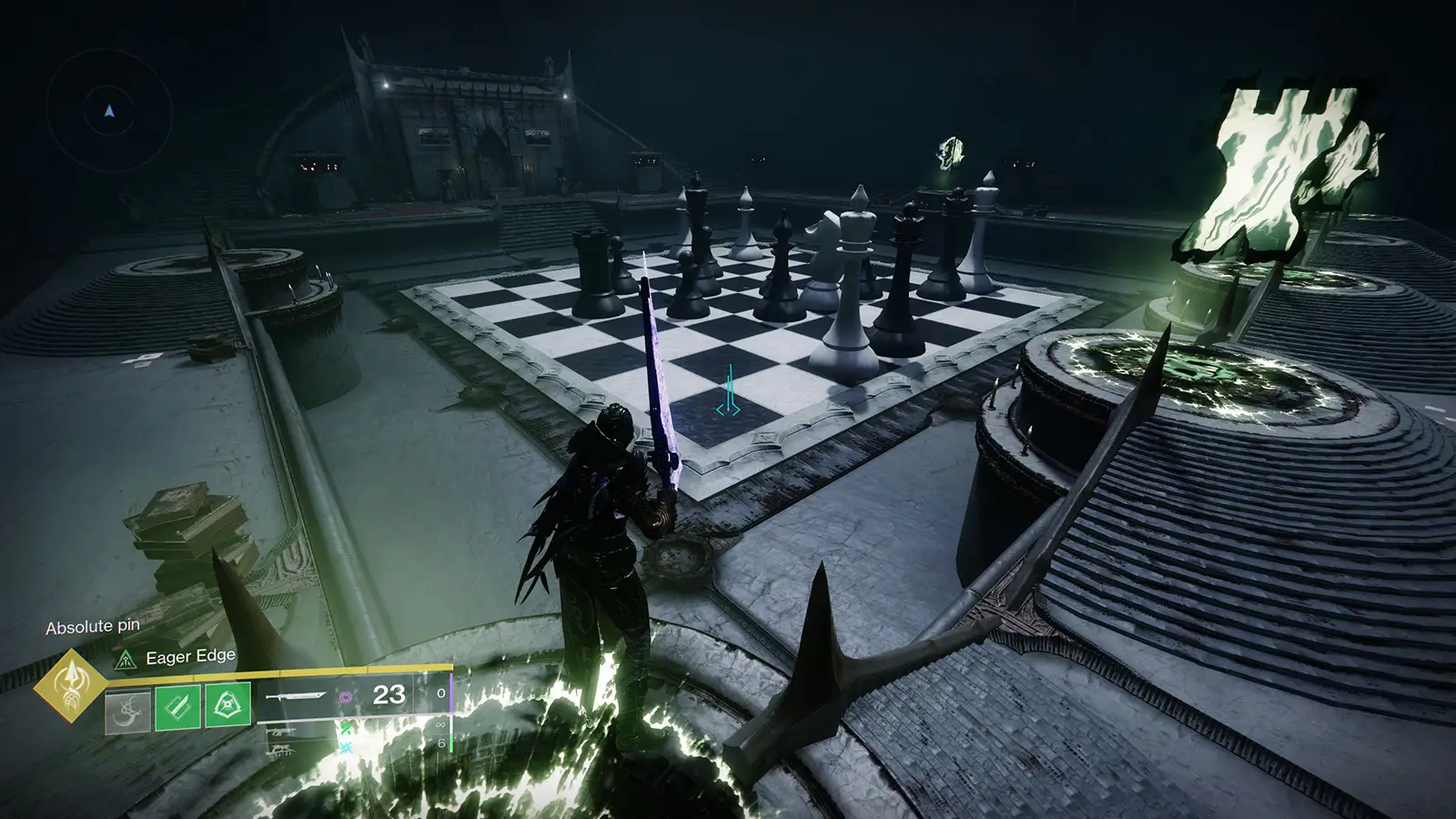1456x819 pixels.
Task: Click the equipped sword icon in the weapon bar
Action: [296, 696]
